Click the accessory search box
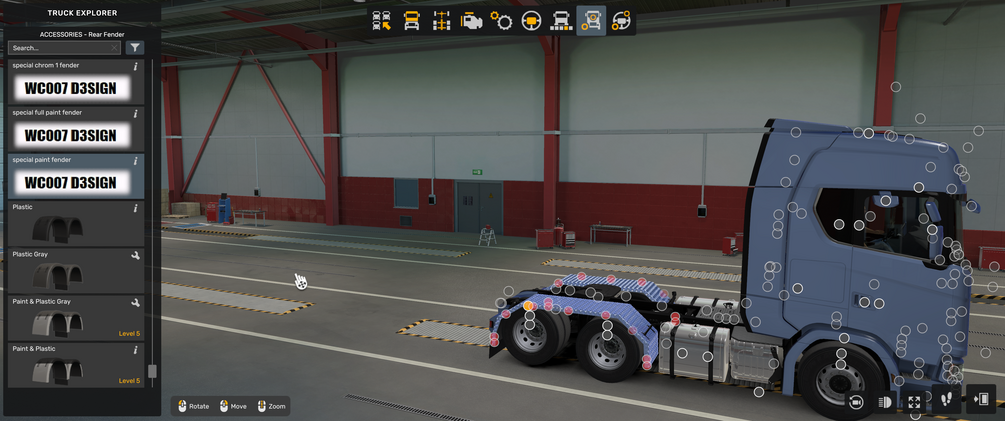 click(x=64, y=48)
